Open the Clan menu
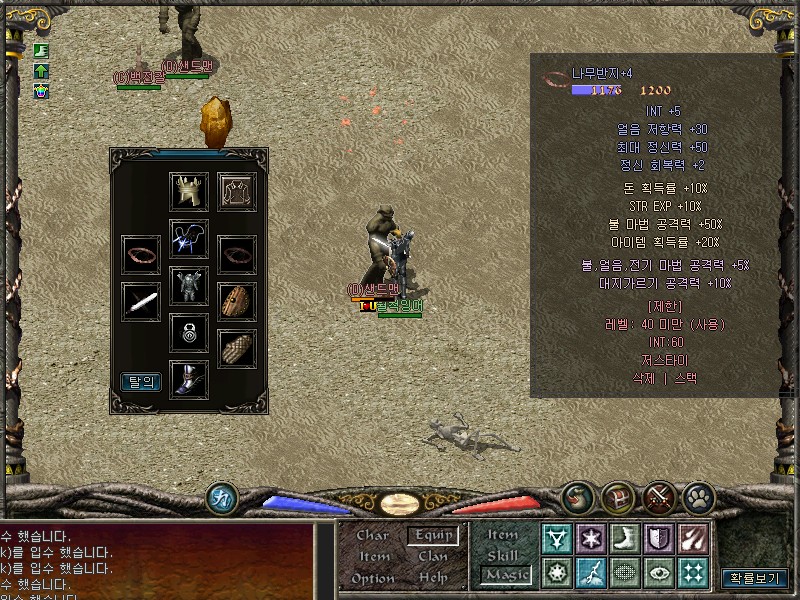The image size is (800, 600). [433, 556]
